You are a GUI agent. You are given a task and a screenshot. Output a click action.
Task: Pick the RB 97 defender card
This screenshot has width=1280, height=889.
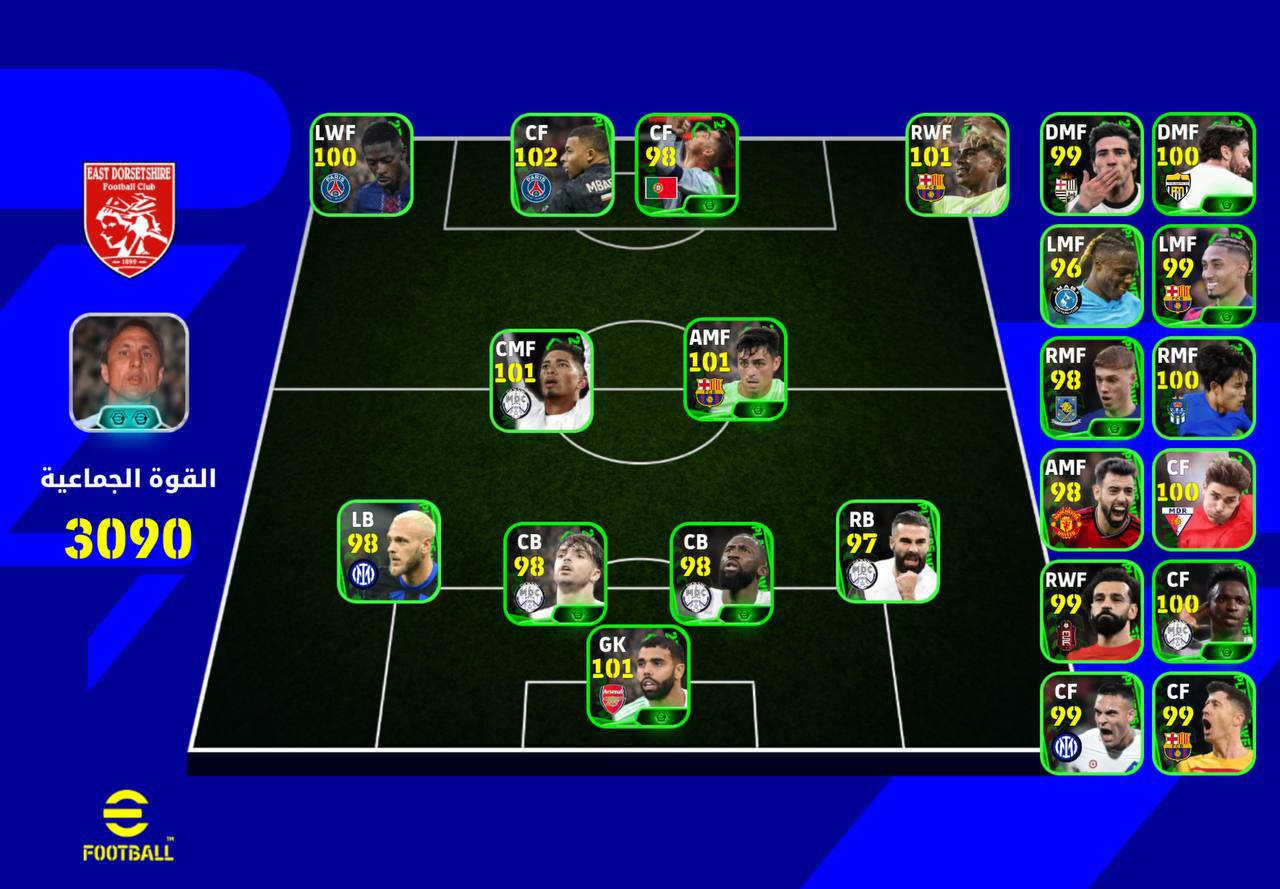887,551
